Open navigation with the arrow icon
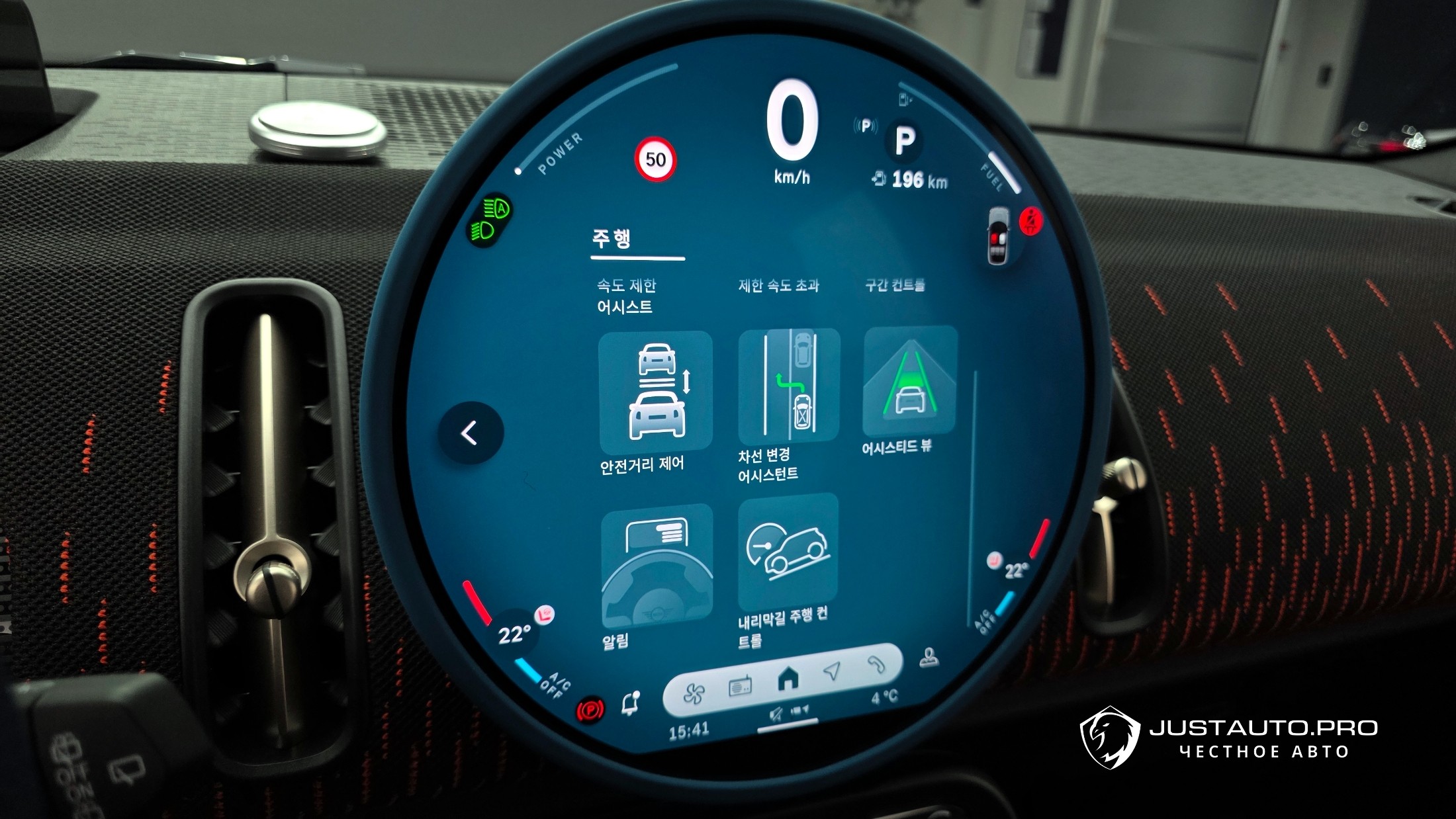 click(833, 671)
